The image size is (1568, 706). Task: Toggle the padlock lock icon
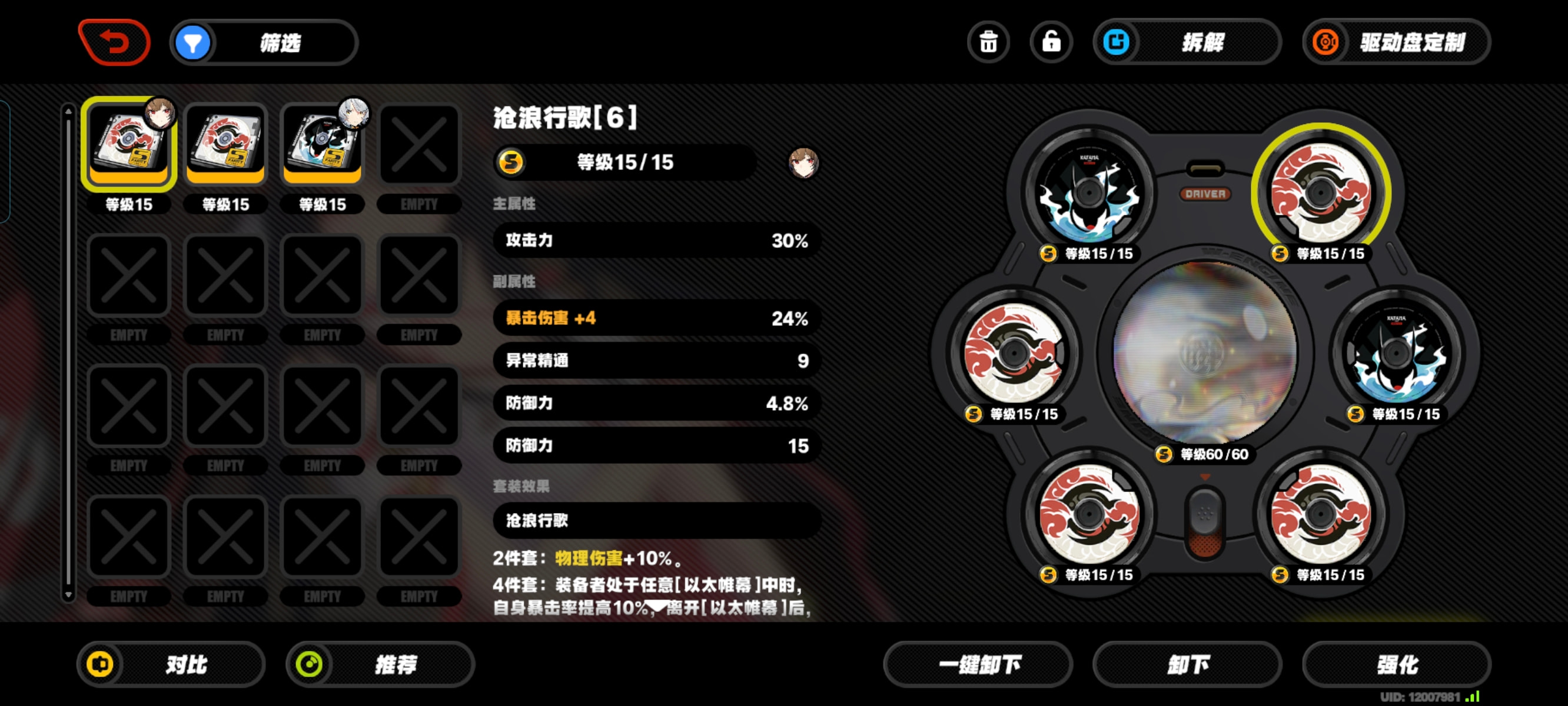pyautogui.click(x=1051, y=42)
